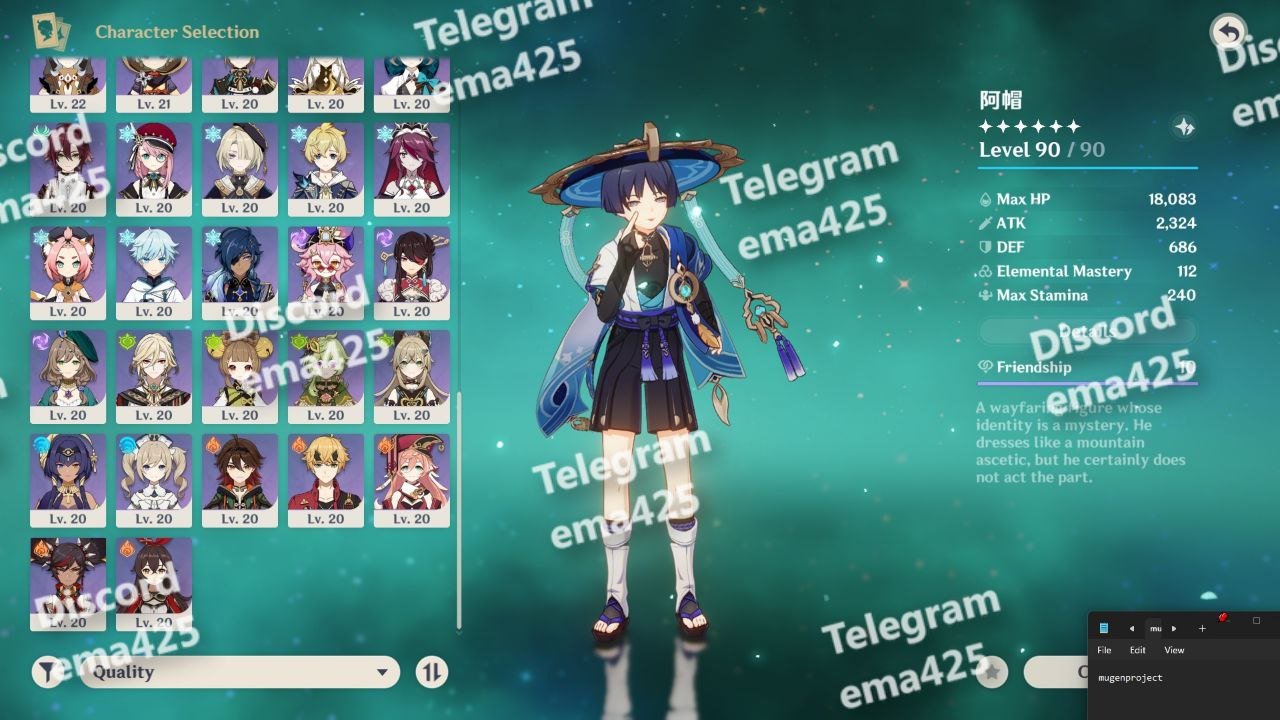Choose Barbara's character portrait
Screen dimensions: 1280x720
tap(154, 474)
